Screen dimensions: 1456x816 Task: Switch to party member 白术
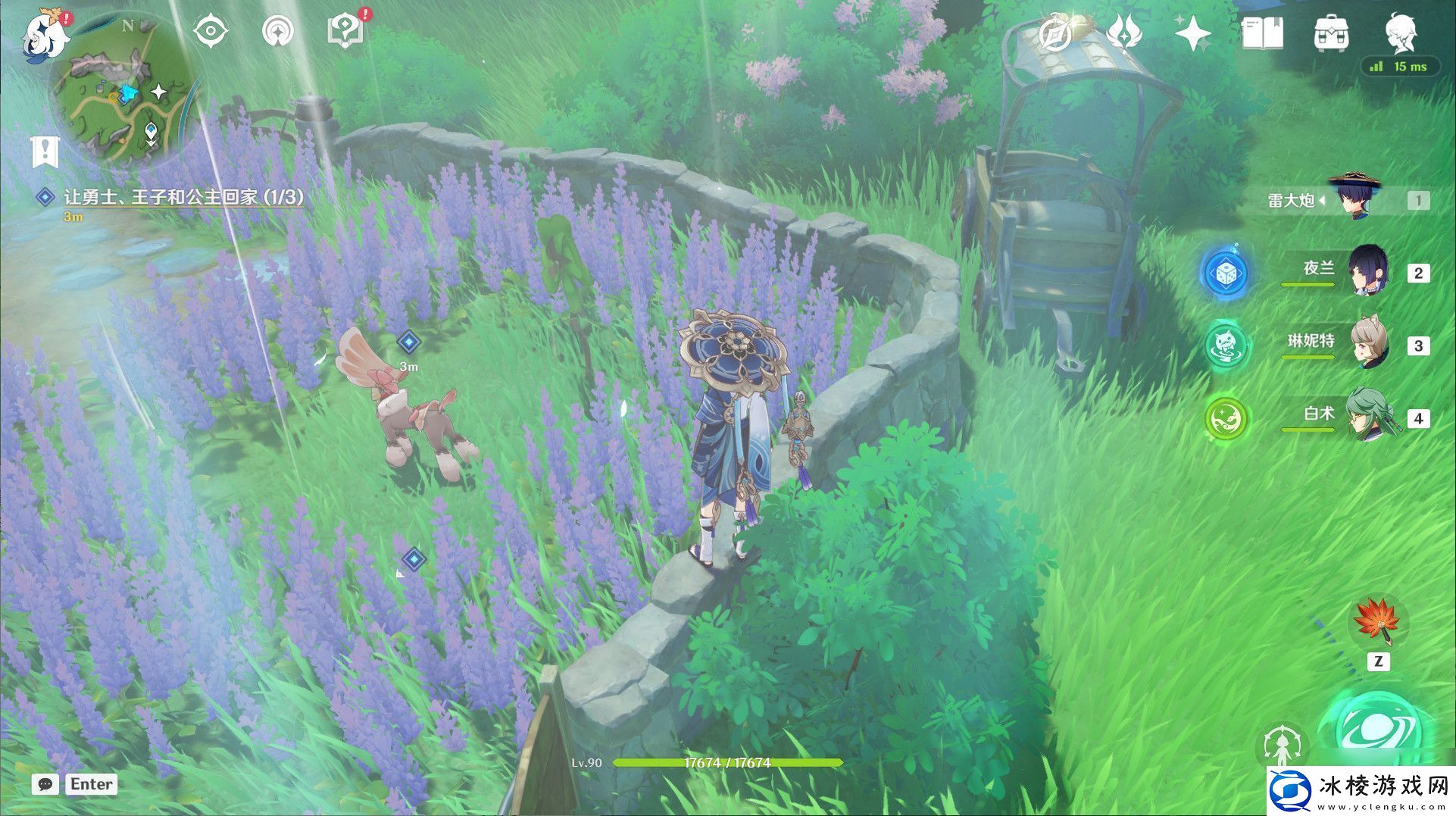1367,417
